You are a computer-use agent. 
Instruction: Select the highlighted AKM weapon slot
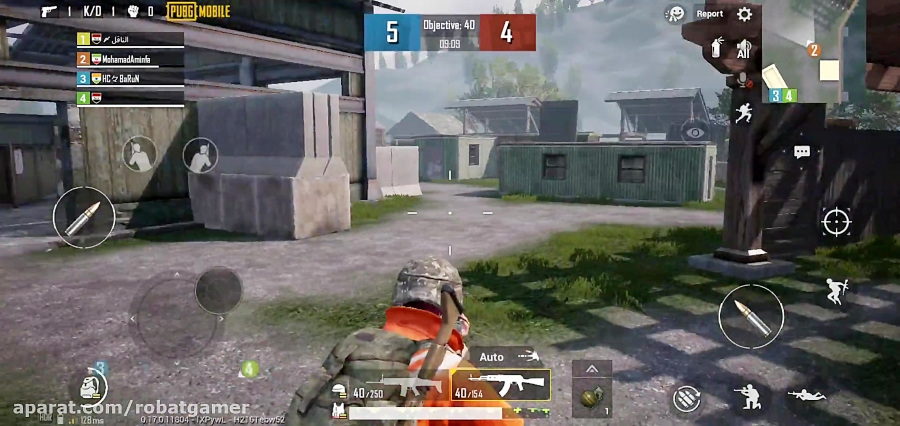pyautogui.click(x=501, y=385)
